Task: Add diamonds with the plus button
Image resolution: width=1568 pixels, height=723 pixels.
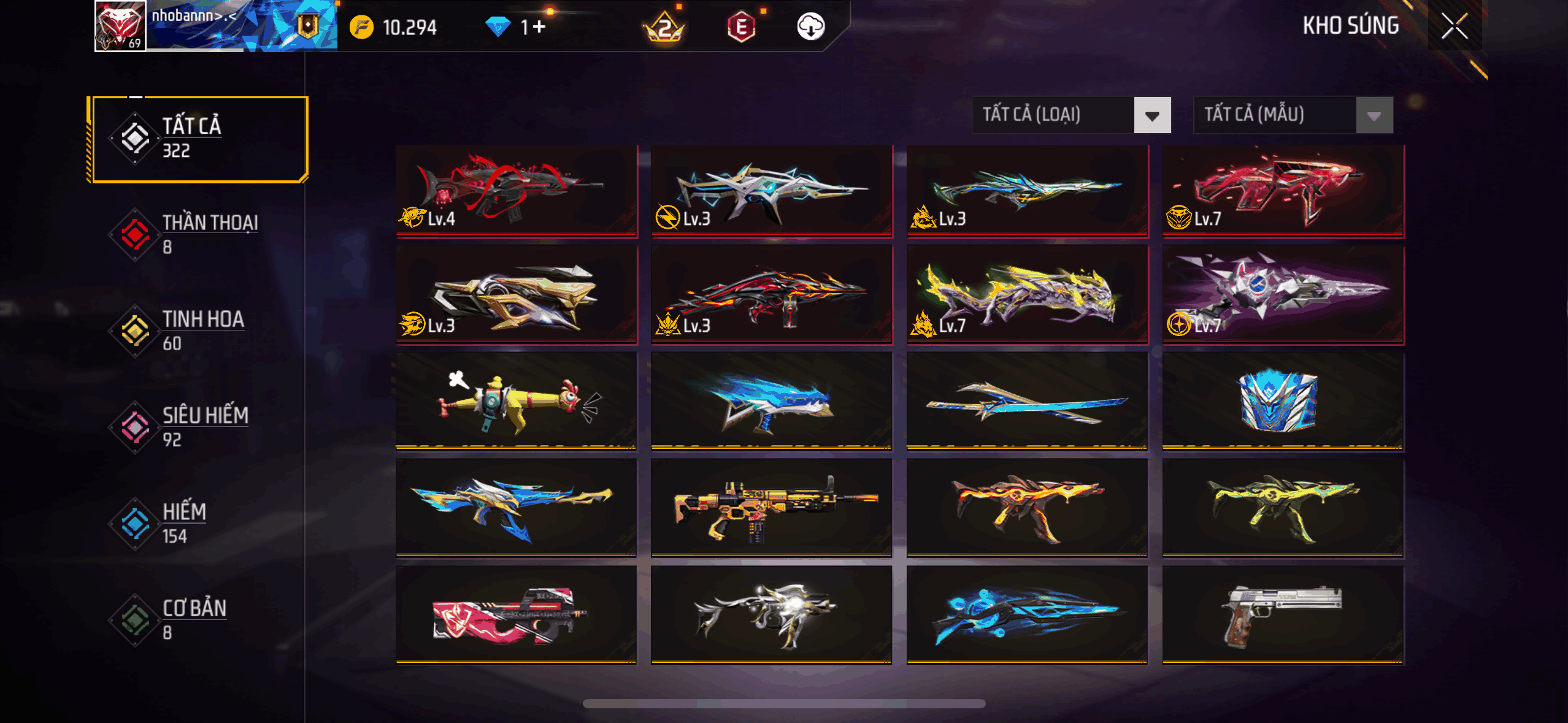Action: (539, 27)
